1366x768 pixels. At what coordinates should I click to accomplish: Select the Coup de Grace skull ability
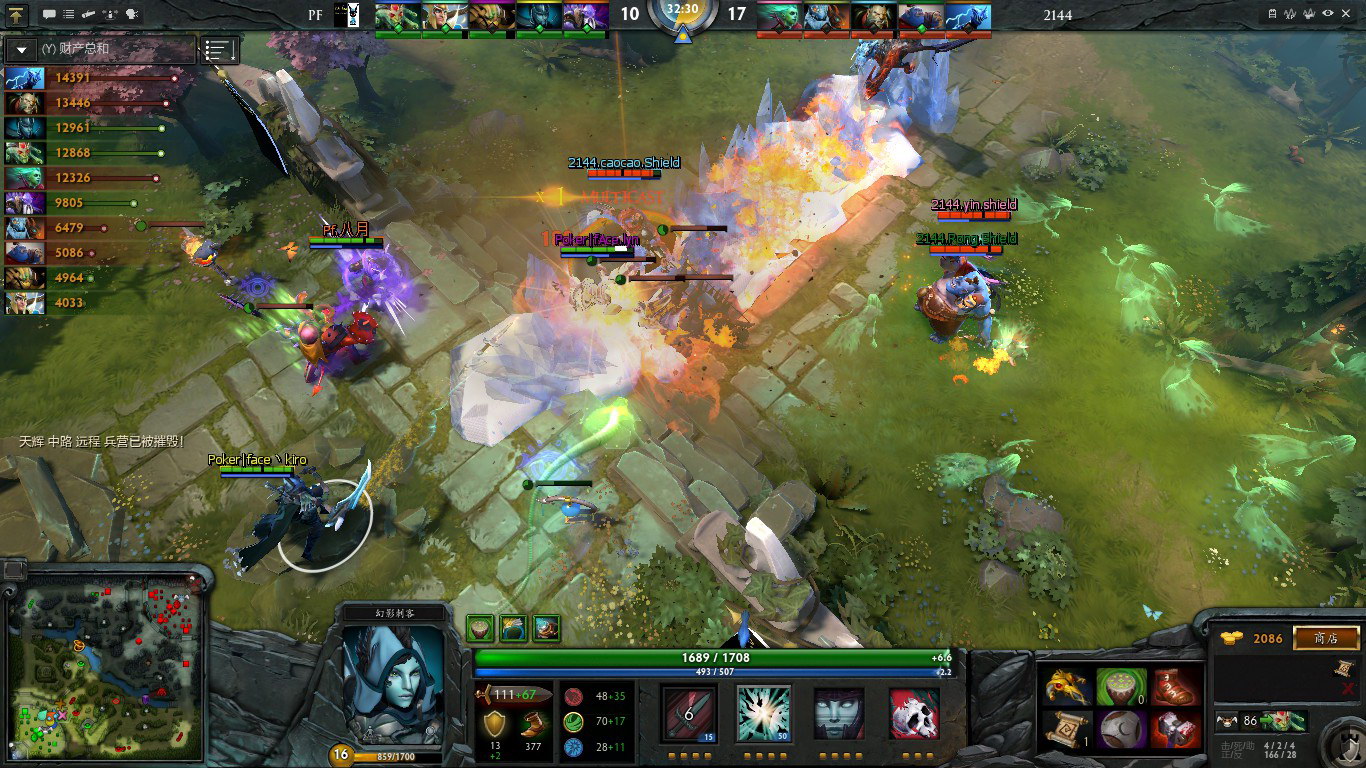point(914,712)
